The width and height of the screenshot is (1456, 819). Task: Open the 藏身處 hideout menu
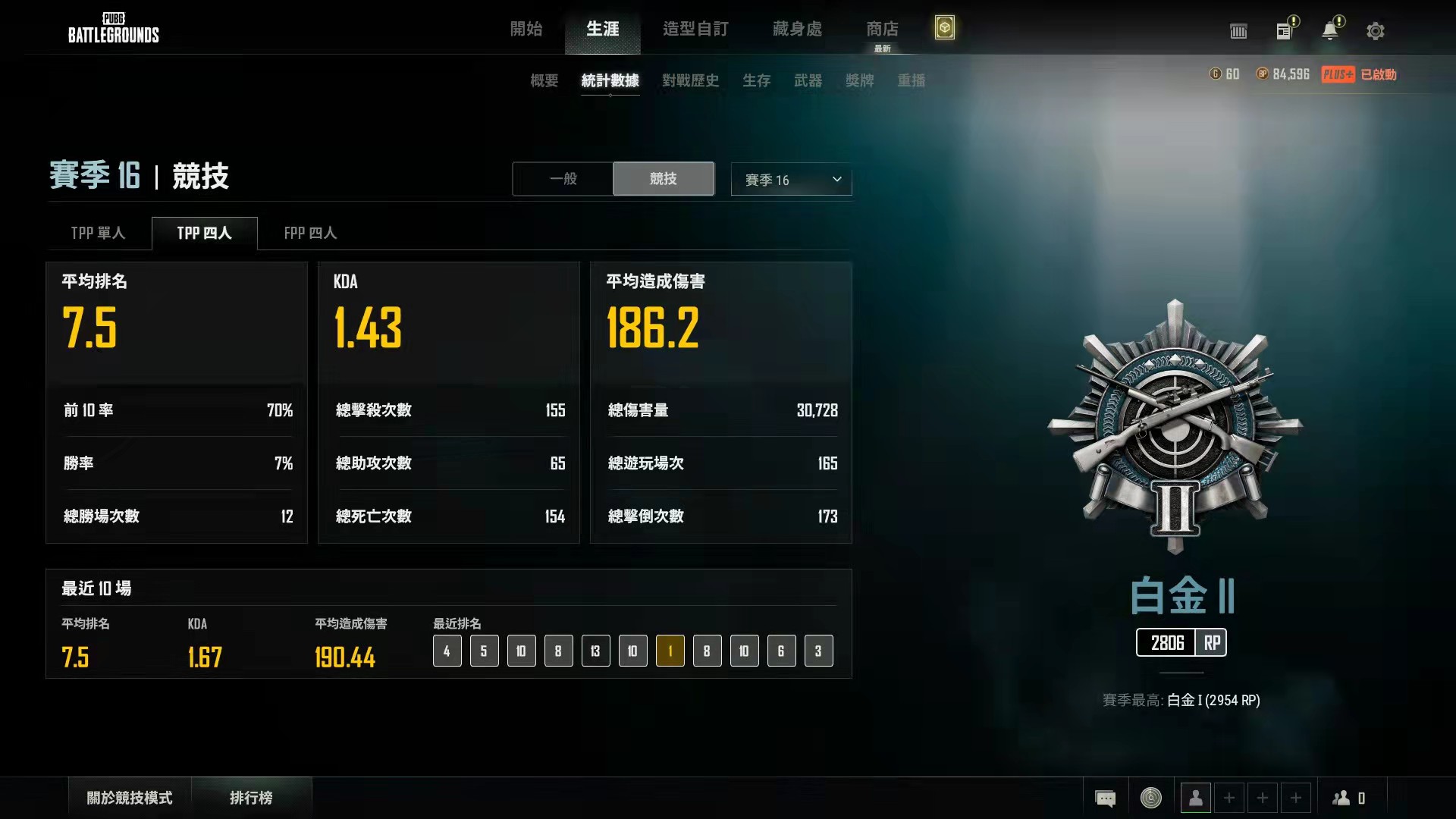pos(797,29)
